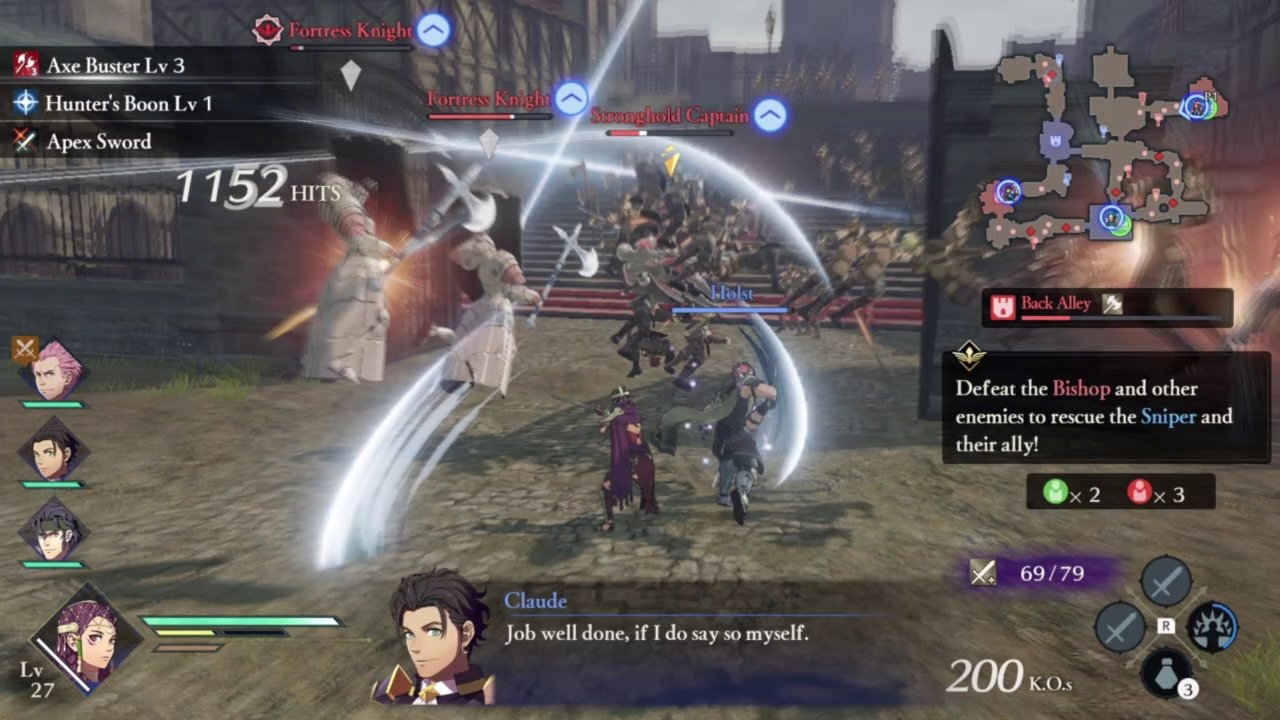Activate the Awakening silhouette ability icon
1280x720 pixels.
[x=1212, y=628]
